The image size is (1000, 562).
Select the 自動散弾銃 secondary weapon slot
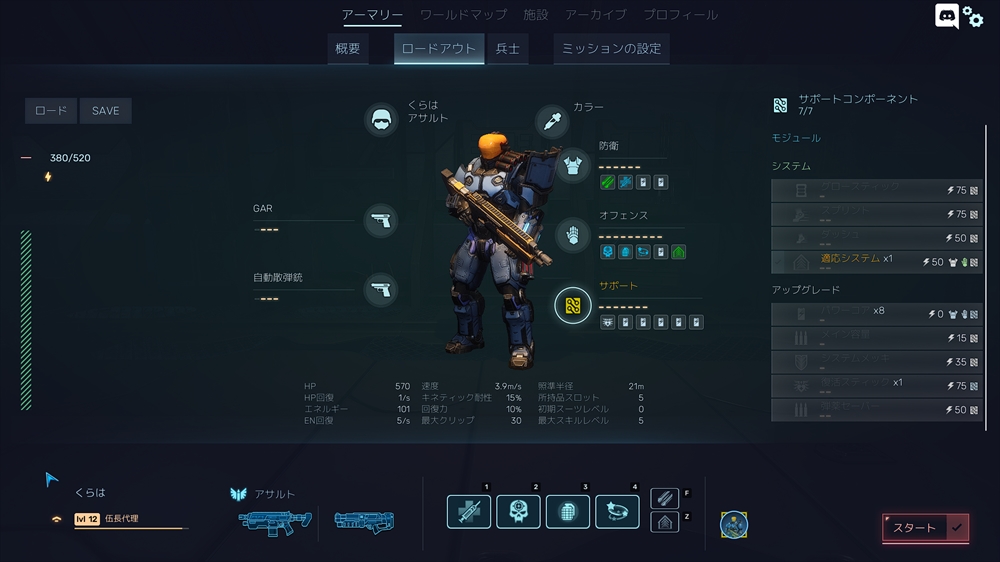point(380,290)
